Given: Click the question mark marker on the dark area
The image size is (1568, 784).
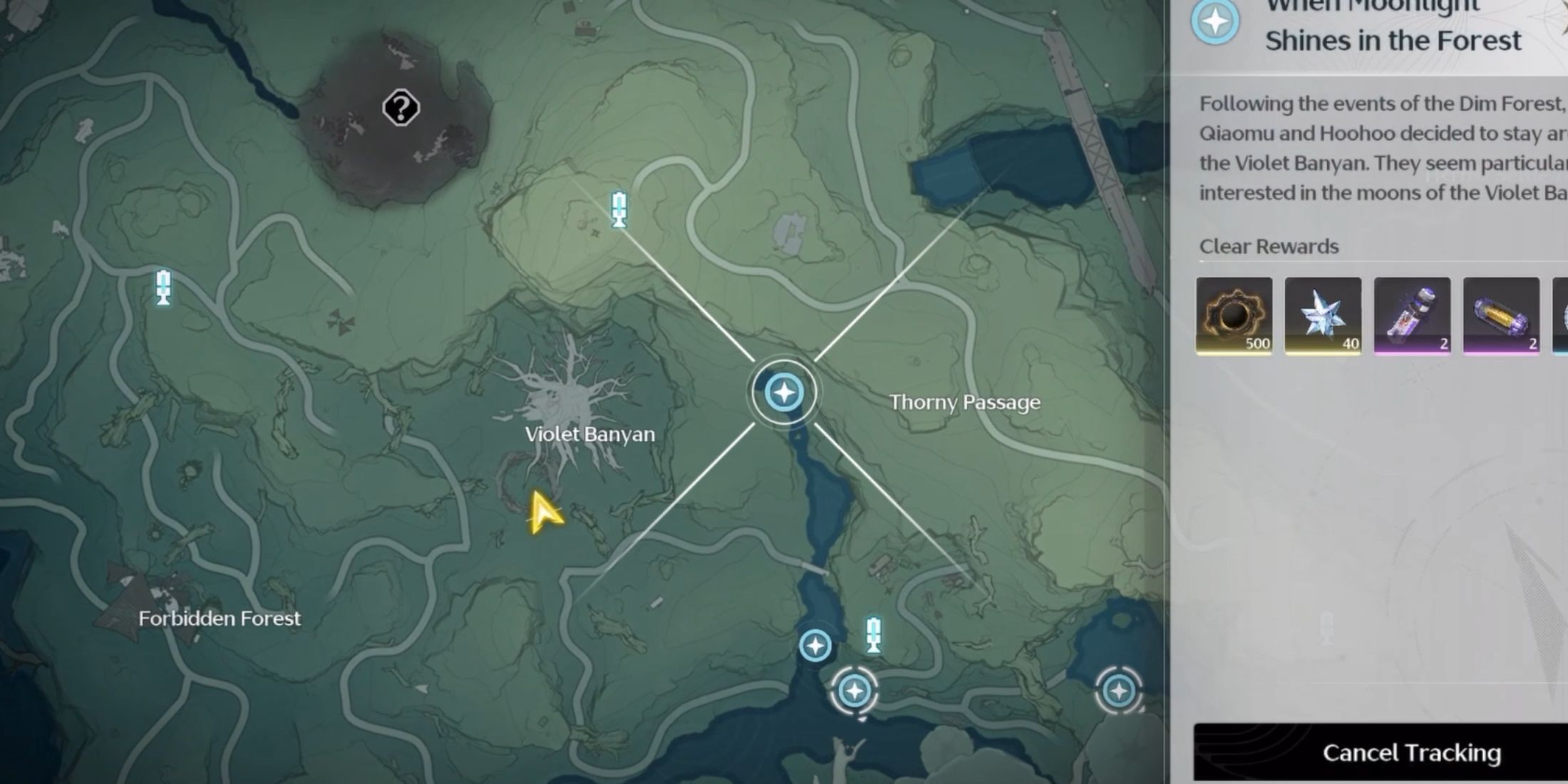Looking at the screenshot, I should click(x=401, y=108).
